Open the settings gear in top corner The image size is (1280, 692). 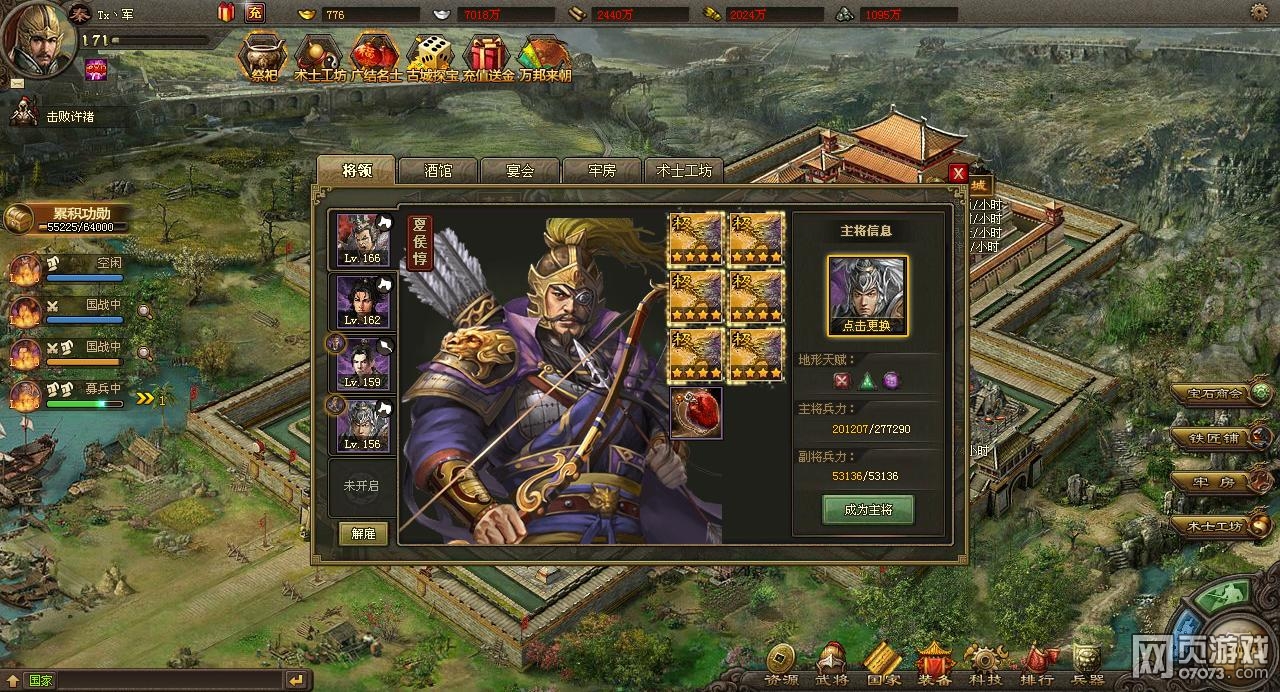[x=1262, y=12]
